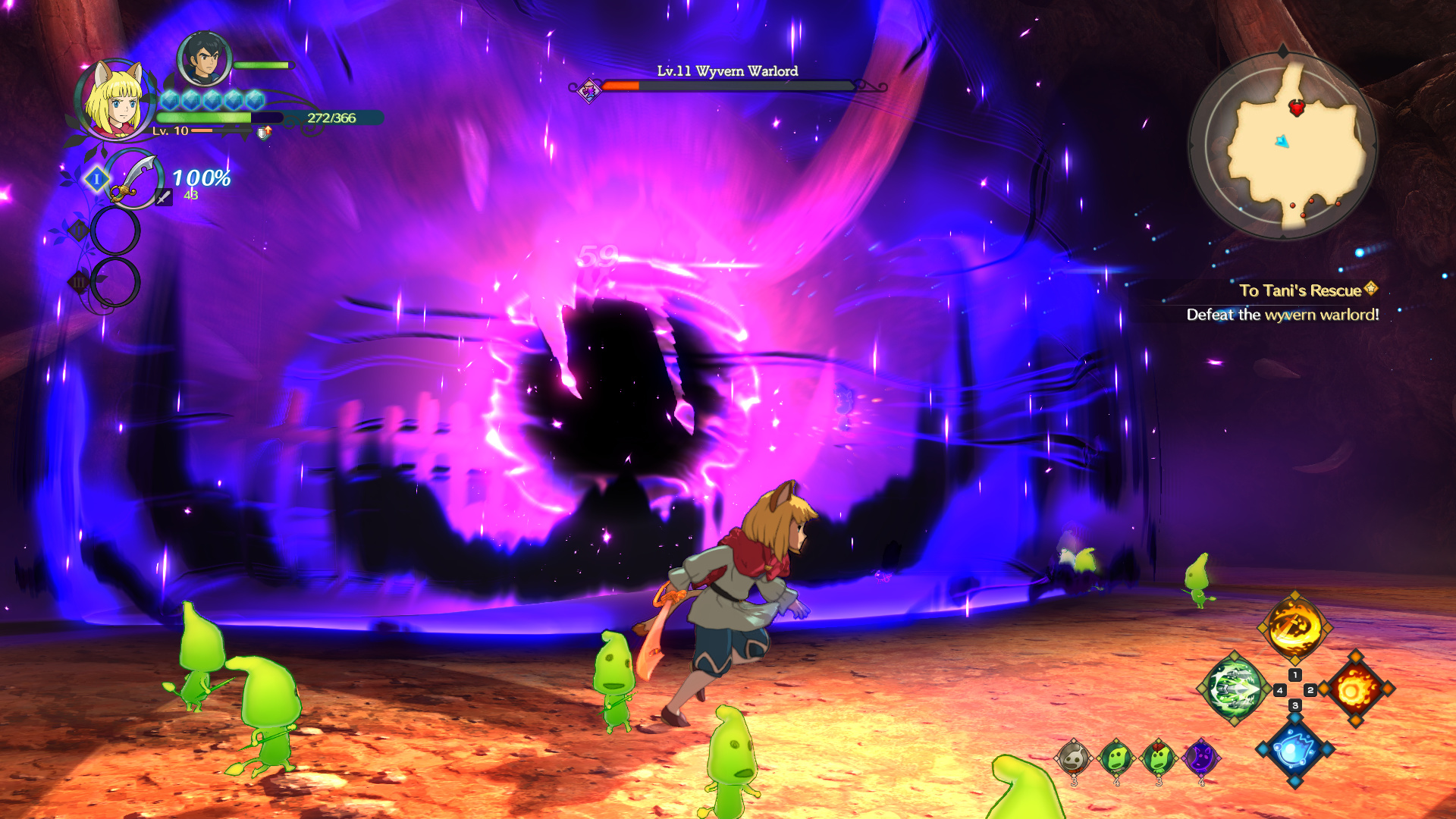Use the blue water droplet skill

1294,749
